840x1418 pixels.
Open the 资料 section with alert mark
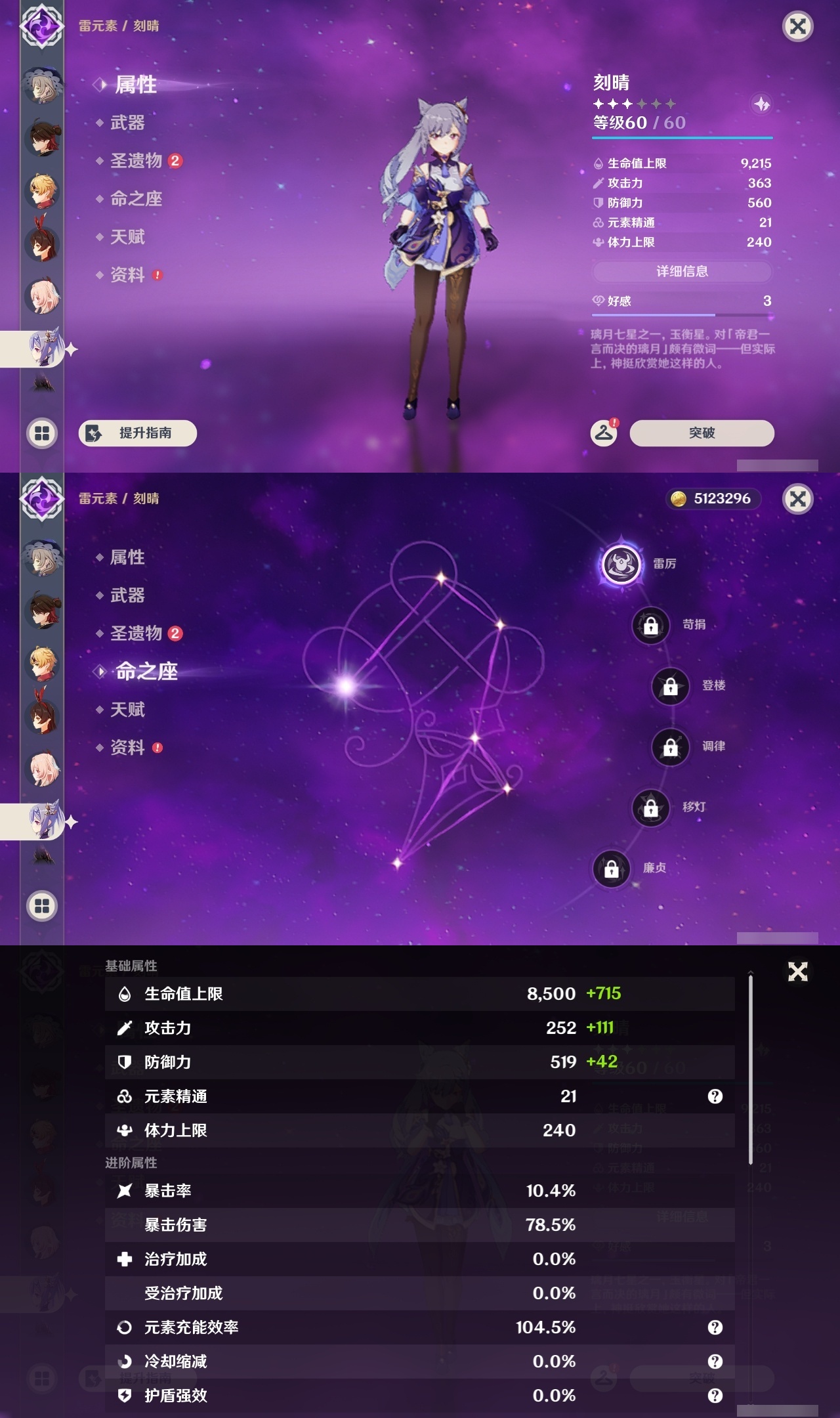pyautogui.click(x=129, y=275)
